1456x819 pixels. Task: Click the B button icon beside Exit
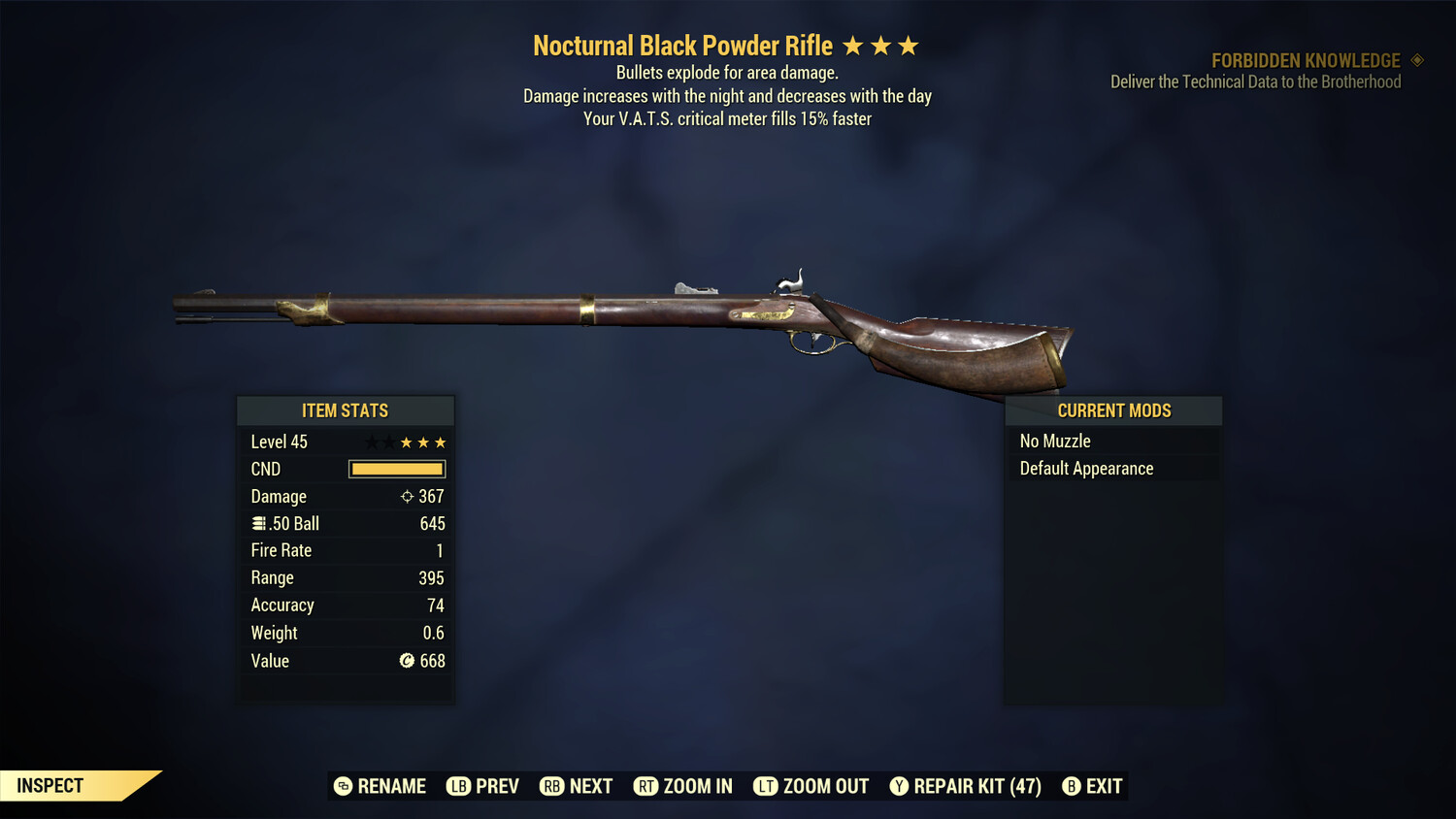tap(1072, 786)
